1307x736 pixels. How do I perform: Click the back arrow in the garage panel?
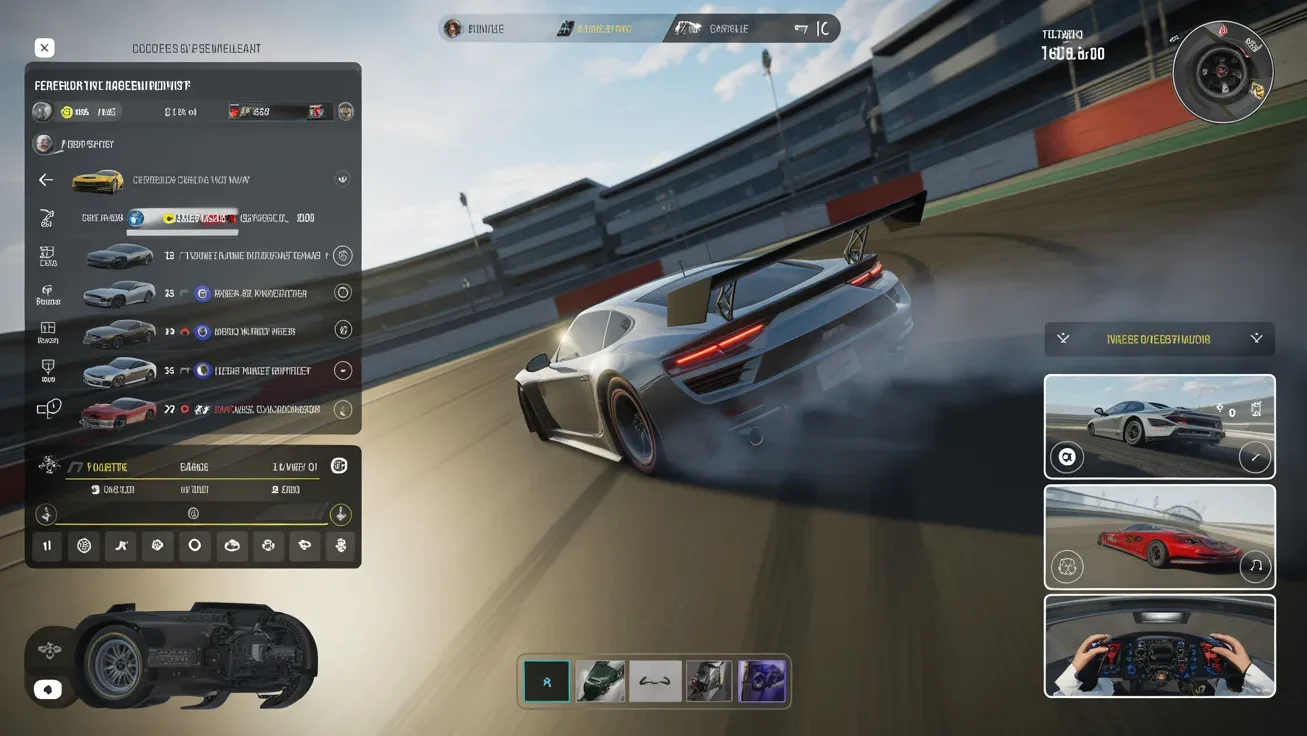45,179
